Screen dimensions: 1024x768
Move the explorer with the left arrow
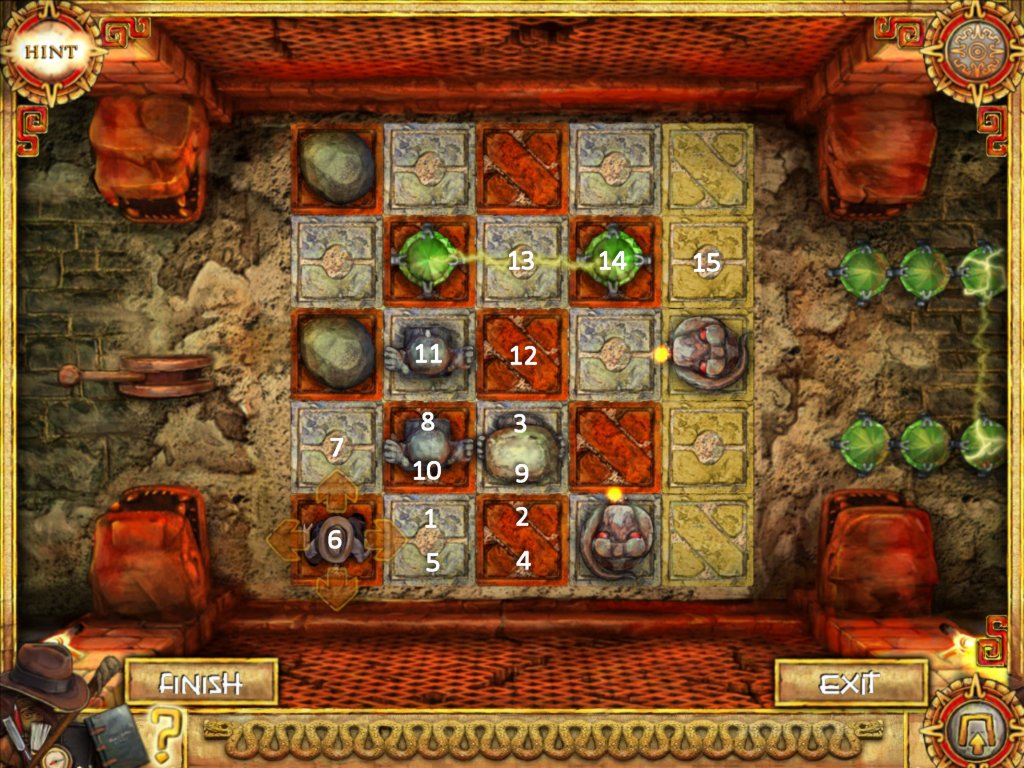point(286,540)
